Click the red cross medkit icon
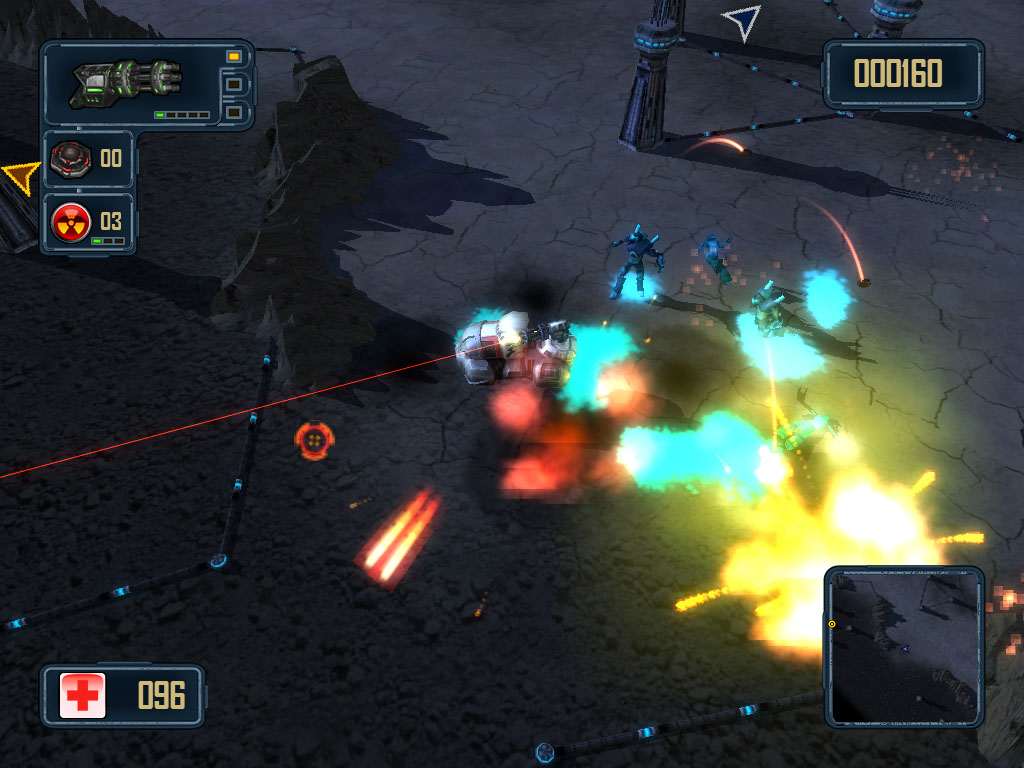The width and height of the screenshot is (1024, 768). (x=83, y=695)
